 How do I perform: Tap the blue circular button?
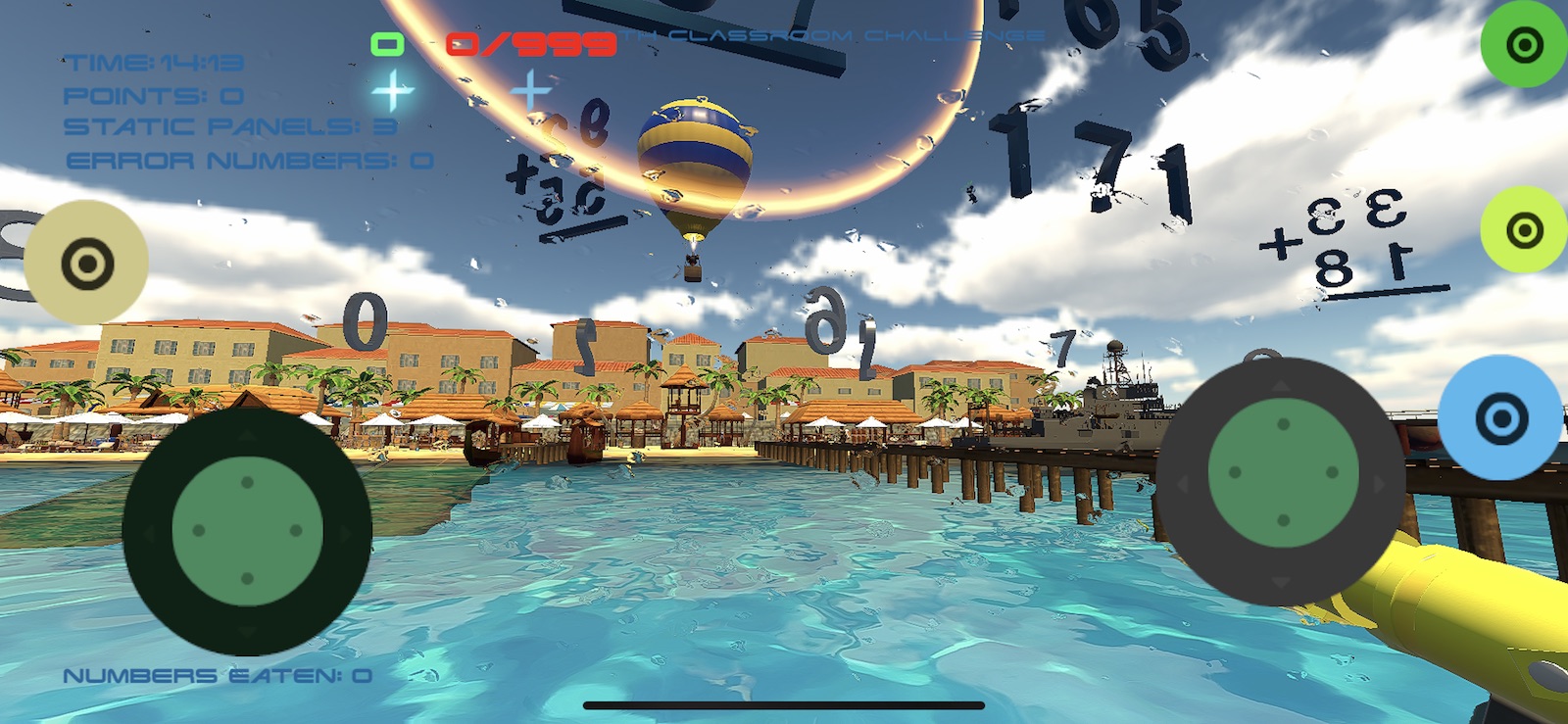click(1500, 418)
